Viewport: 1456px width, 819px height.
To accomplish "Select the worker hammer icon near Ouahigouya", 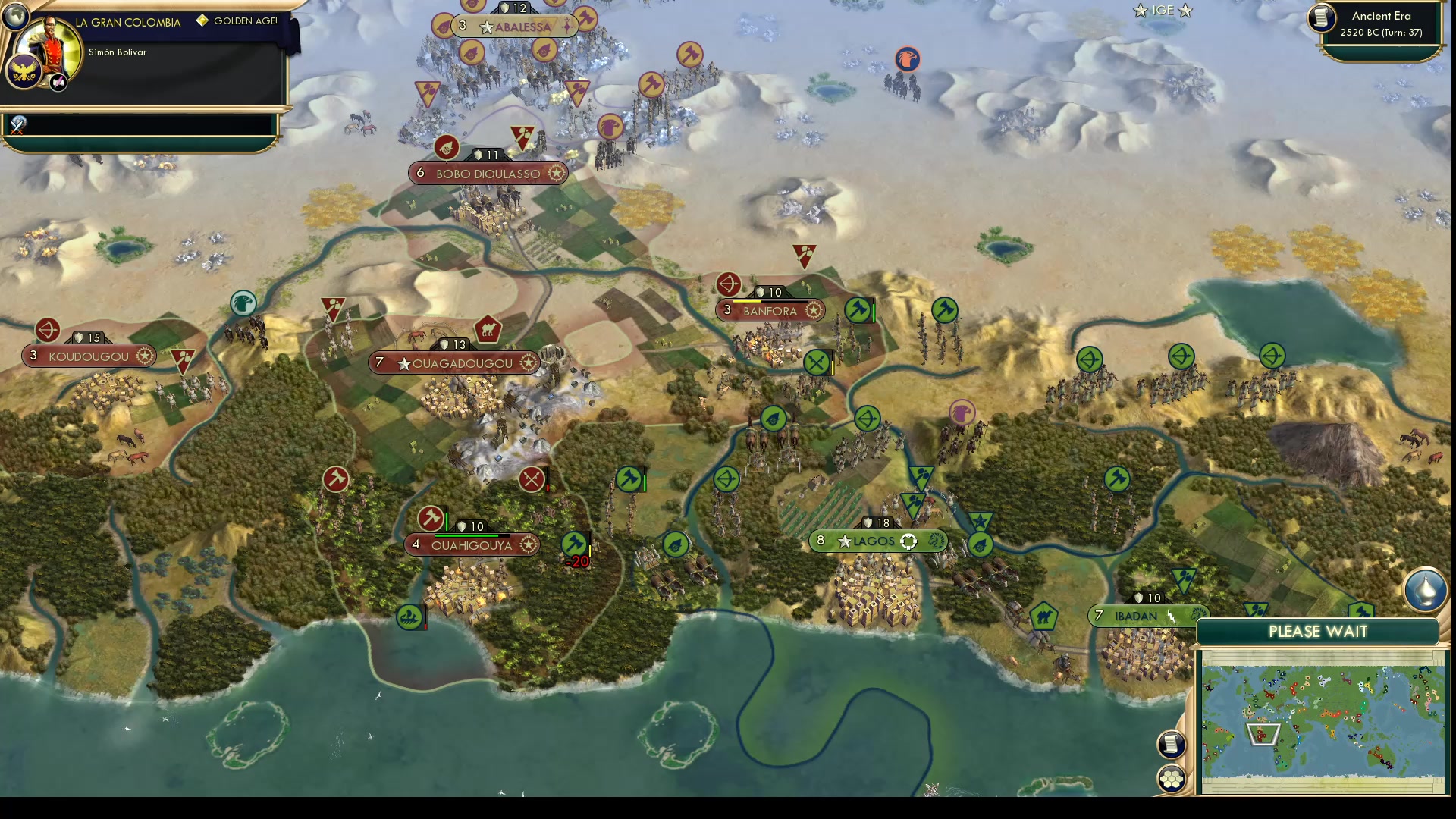I will click(x=429, y=519).
